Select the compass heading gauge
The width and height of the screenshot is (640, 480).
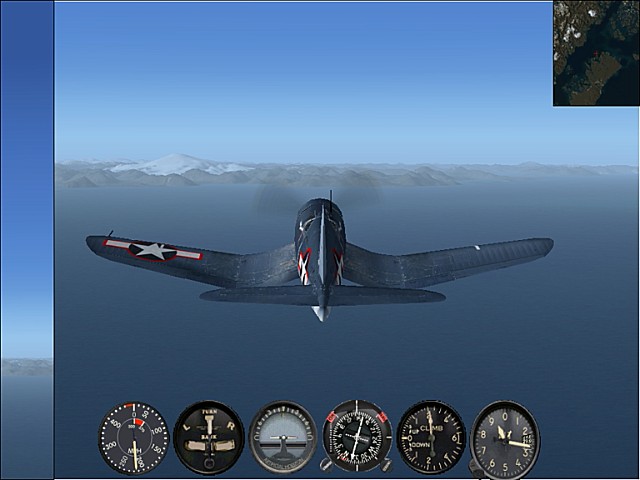[x=357, y=437]
